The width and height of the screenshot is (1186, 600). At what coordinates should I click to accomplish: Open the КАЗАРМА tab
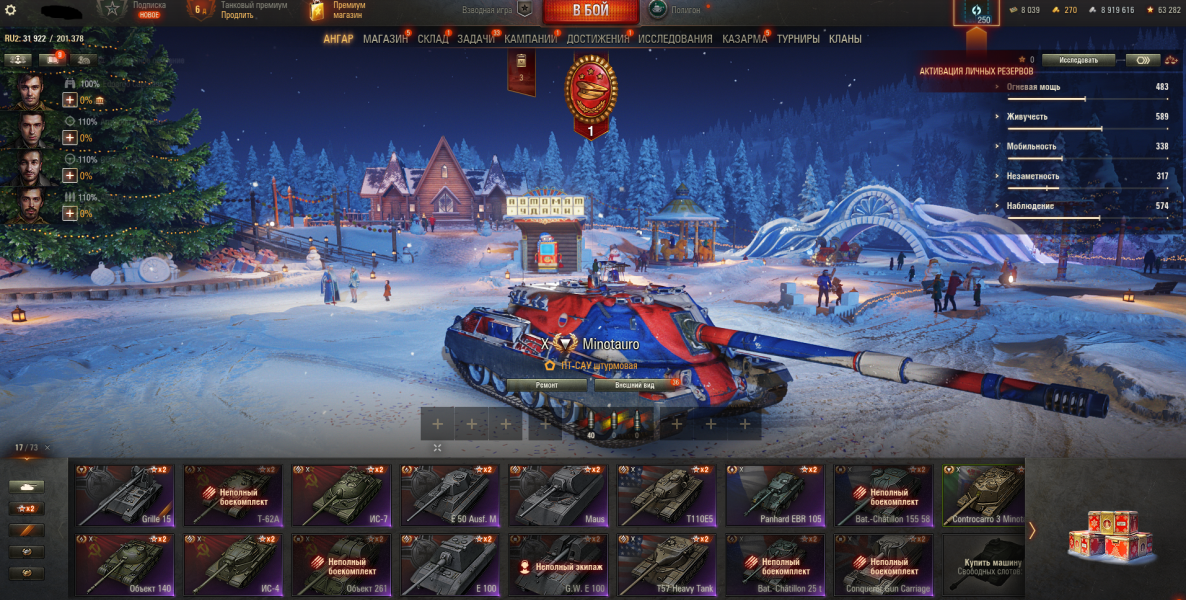pos(745,39)
